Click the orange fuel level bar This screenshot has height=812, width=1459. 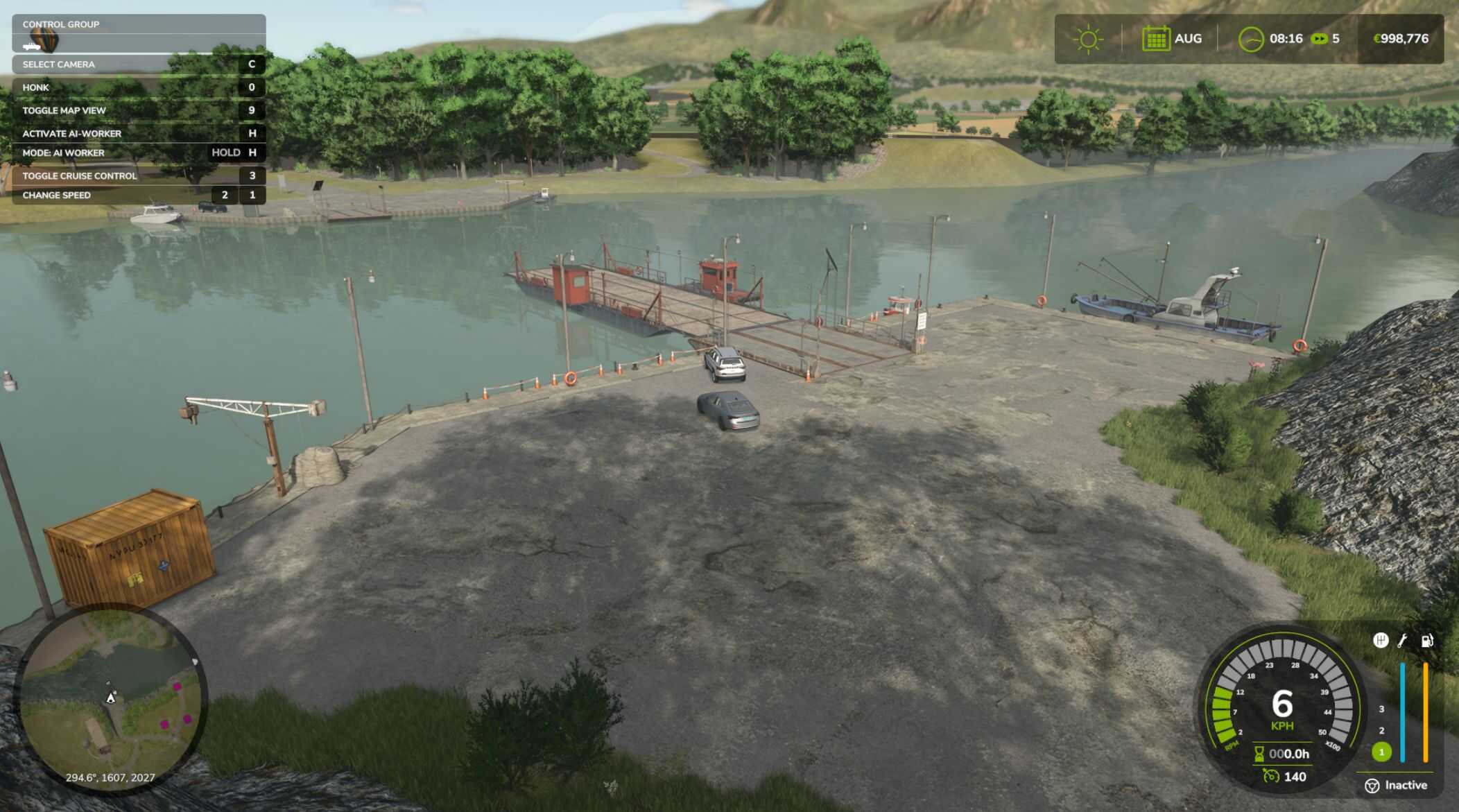click(1426, 711)
